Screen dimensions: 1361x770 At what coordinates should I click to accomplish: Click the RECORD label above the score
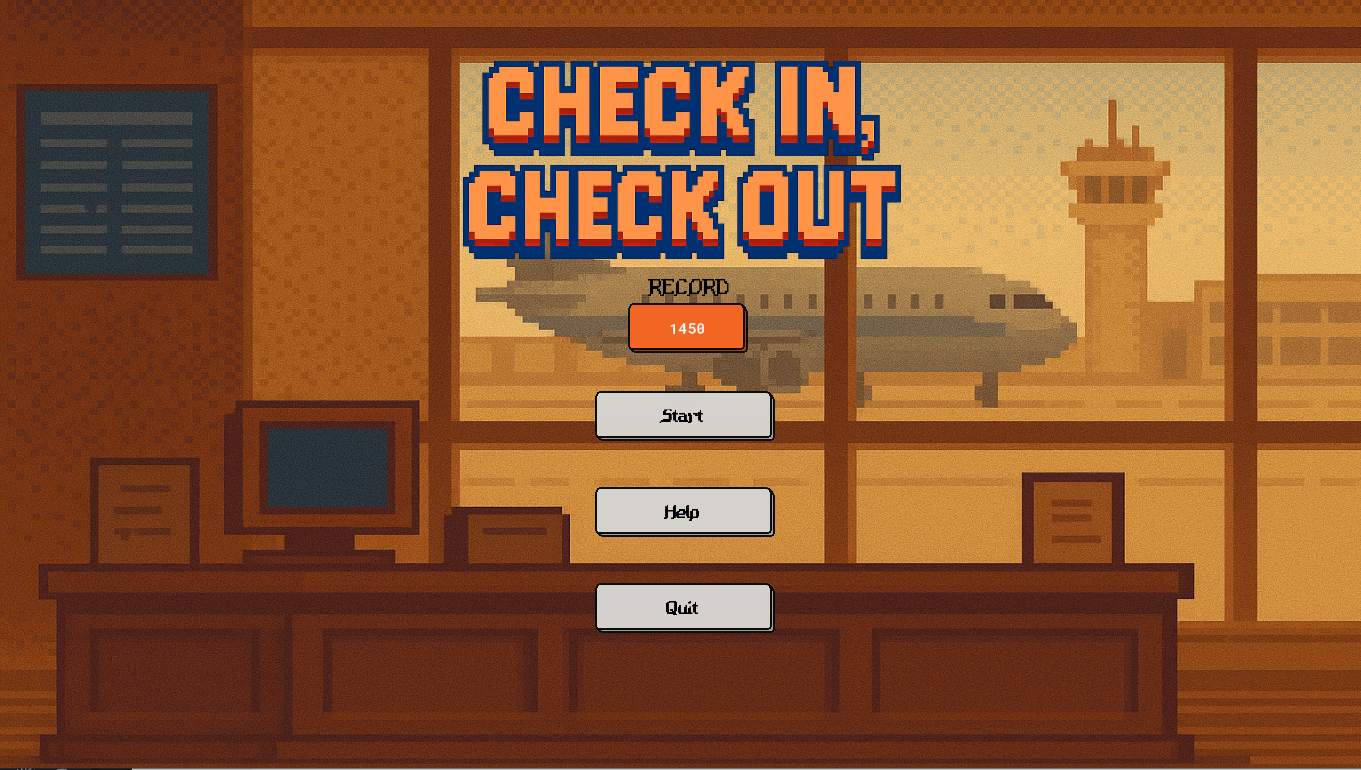(686, 288)
